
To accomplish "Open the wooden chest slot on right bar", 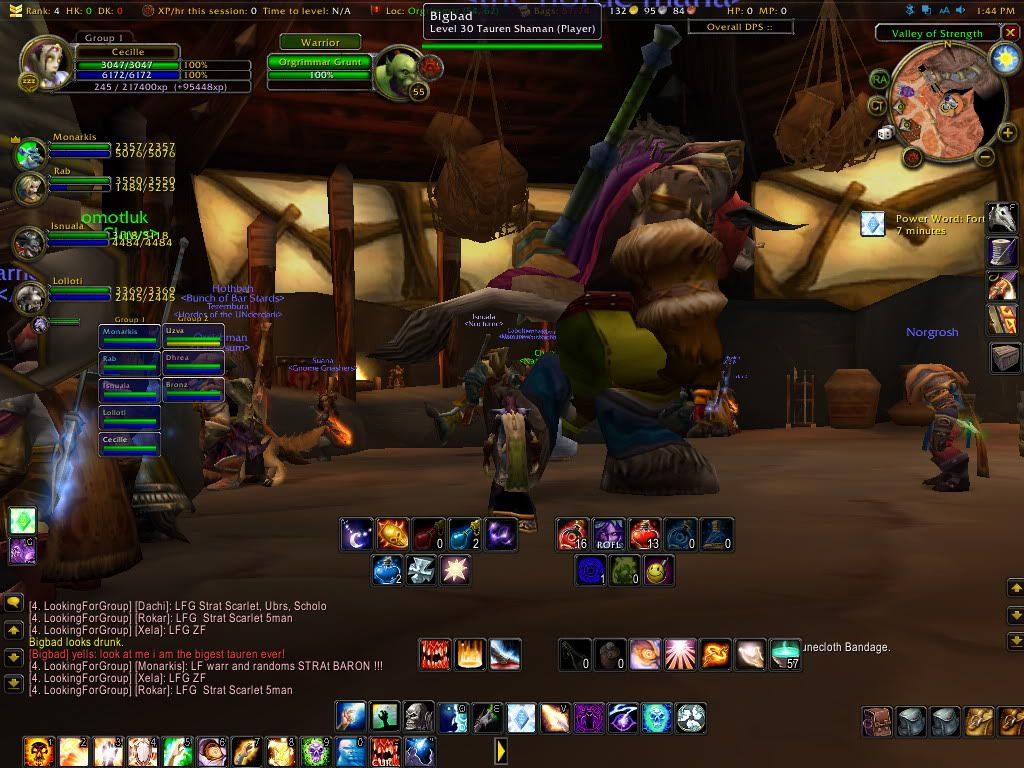I will pos(1004,357).
